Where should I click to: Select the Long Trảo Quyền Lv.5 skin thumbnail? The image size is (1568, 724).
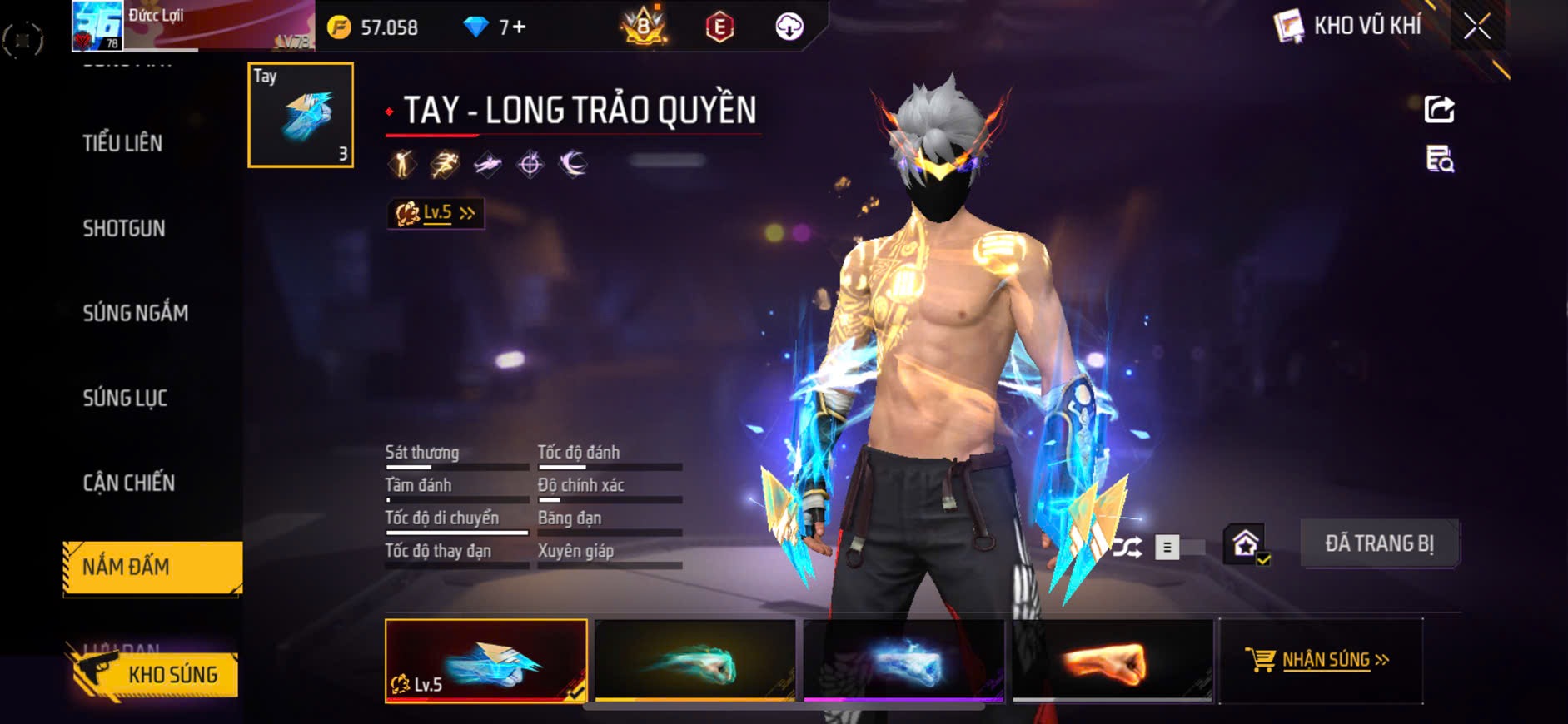tap(485, 661)
